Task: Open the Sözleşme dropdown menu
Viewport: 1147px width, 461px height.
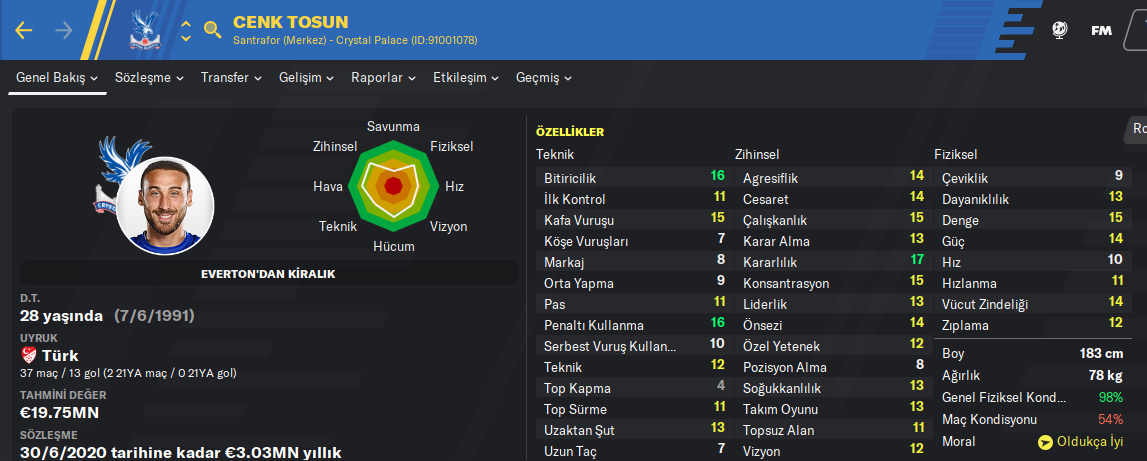Action: tap(149, 78)
